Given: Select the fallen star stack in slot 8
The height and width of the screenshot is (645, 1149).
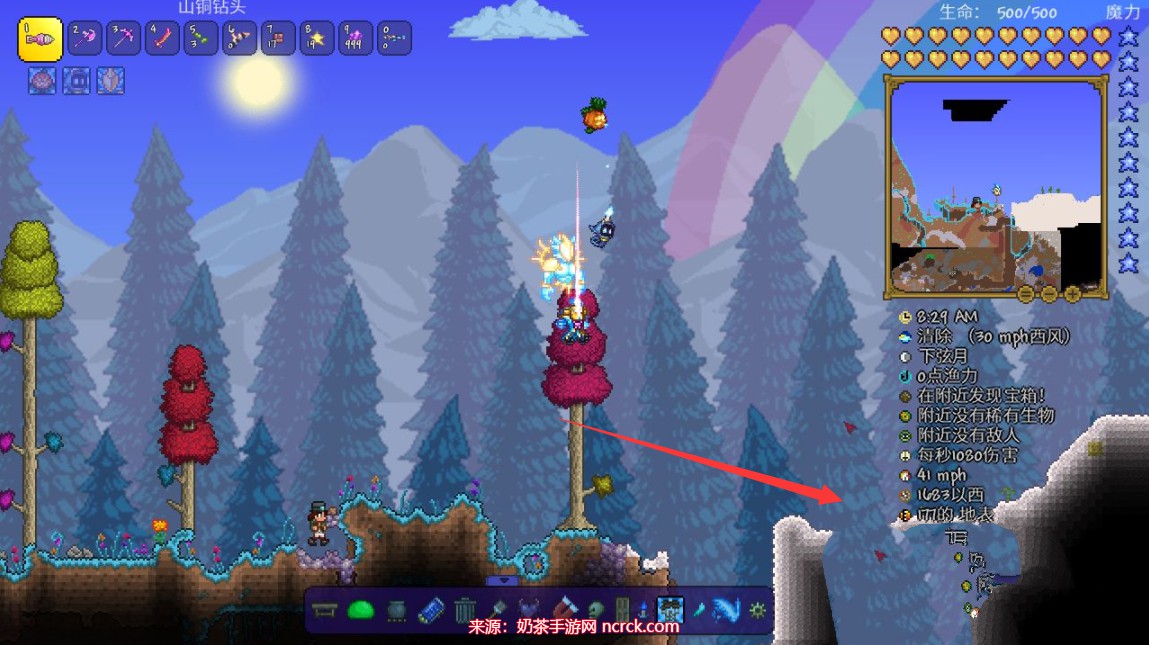Looking at the screenshot, I should coord(316,39).
